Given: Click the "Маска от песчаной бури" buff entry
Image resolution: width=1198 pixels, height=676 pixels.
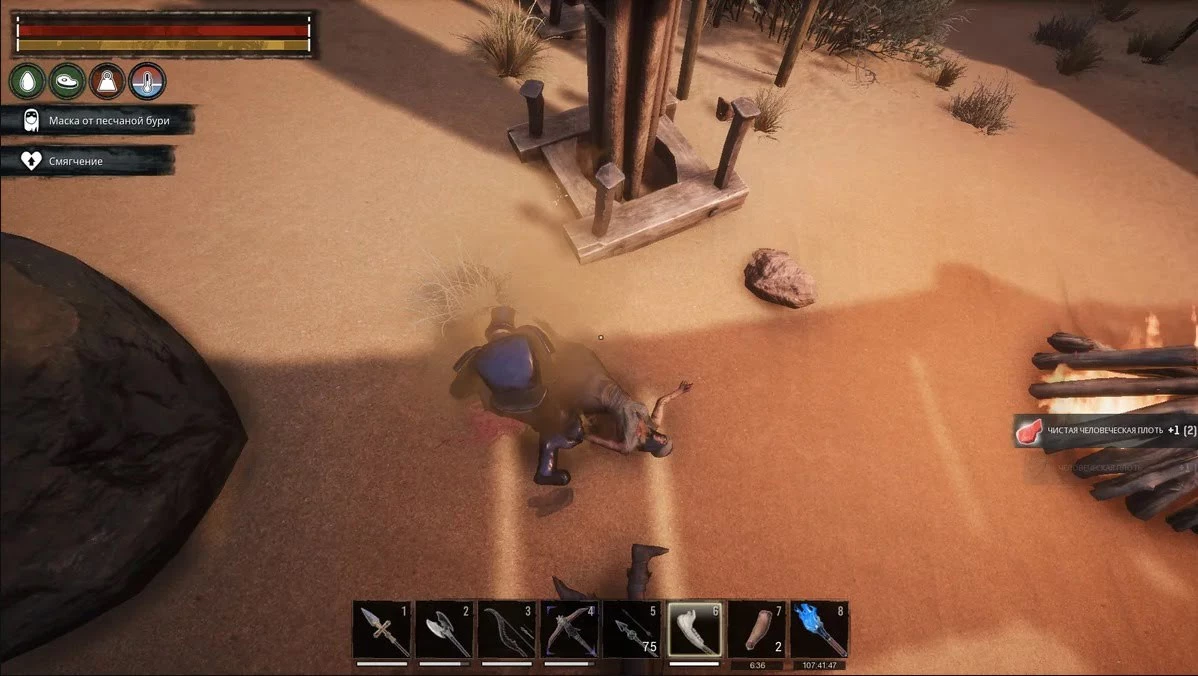Looking at the screenshot, I should tap(97, 121).
